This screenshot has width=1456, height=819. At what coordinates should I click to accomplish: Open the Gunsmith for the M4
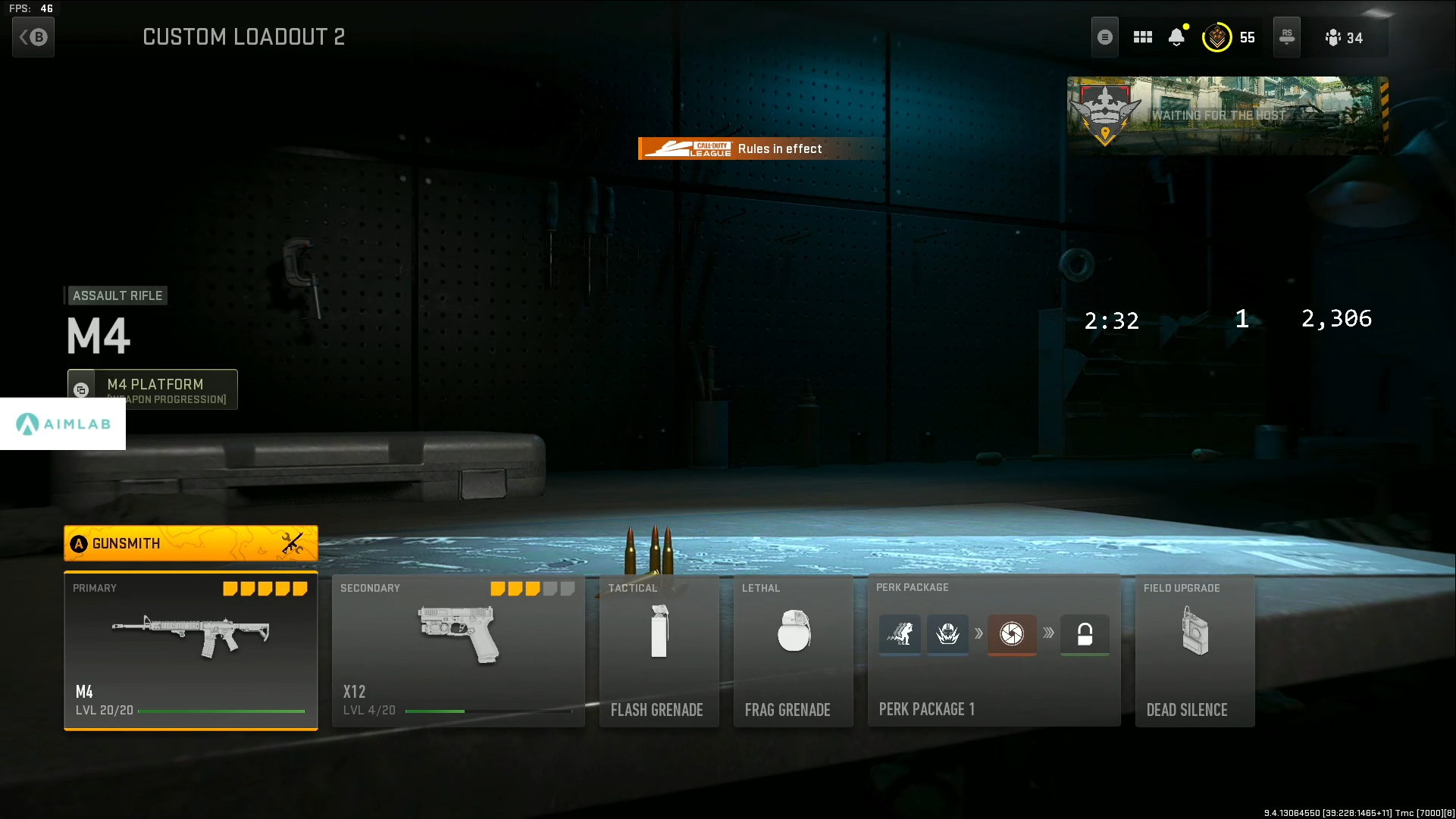190,543
